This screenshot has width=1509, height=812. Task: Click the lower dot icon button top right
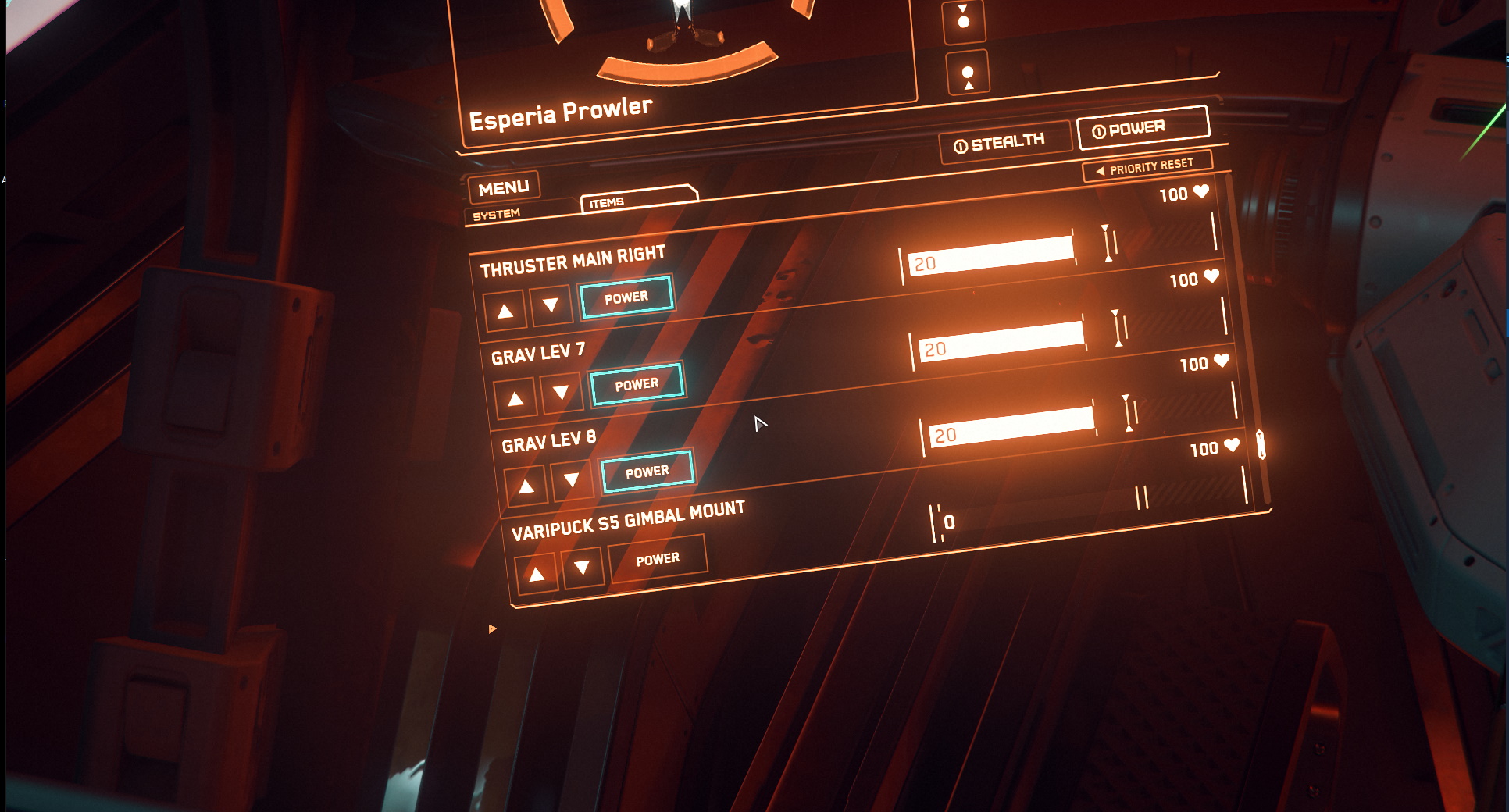click(967, 72)
